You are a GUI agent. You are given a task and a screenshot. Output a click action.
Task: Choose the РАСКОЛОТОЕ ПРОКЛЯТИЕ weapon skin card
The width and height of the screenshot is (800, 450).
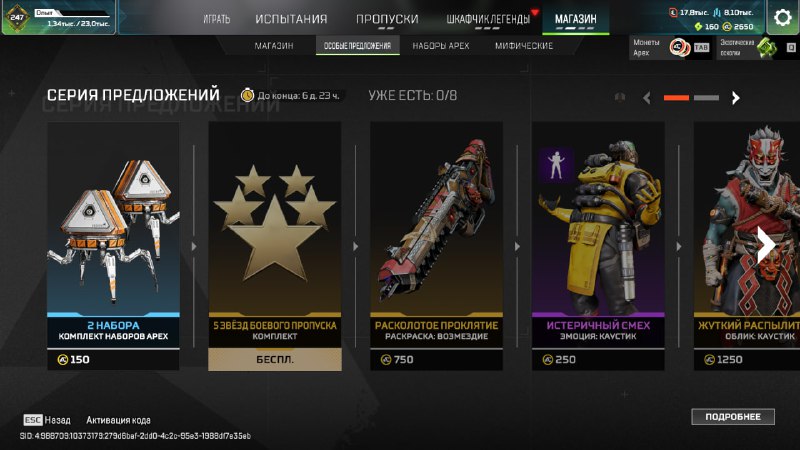click(x=436, y=245)
